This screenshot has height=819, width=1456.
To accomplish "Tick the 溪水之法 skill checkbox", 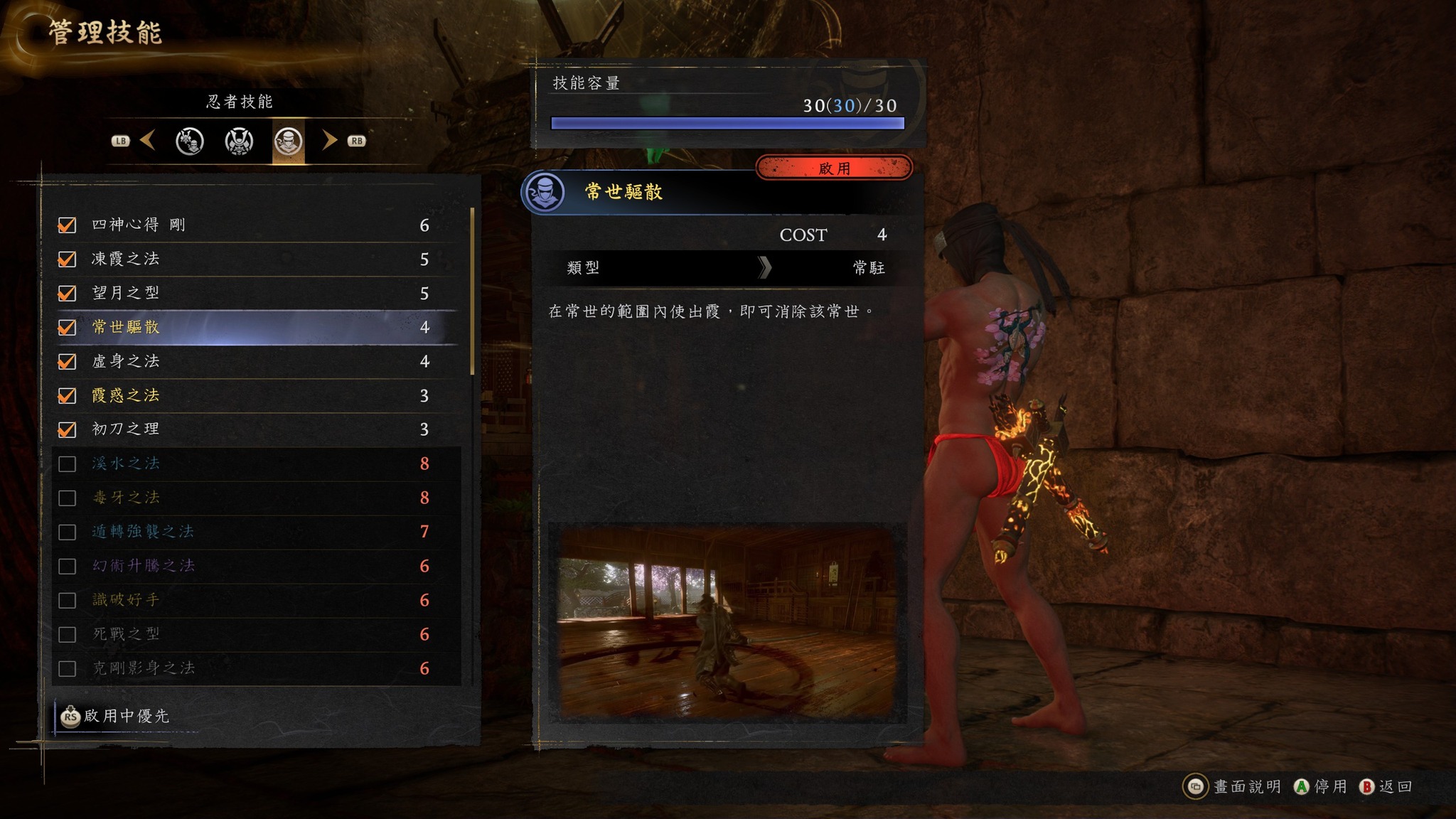I will coord(67,464).
